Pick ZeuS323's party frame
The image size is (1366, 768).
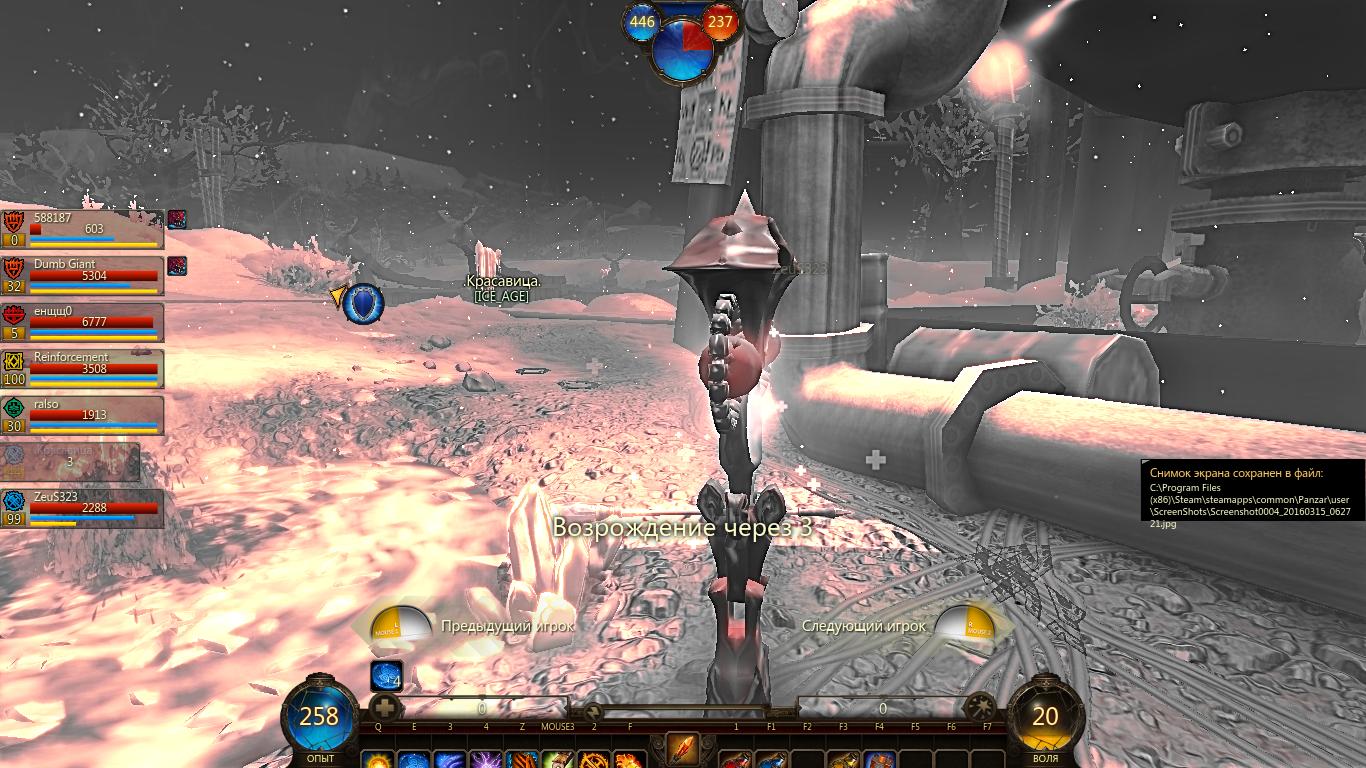point(82,508)
